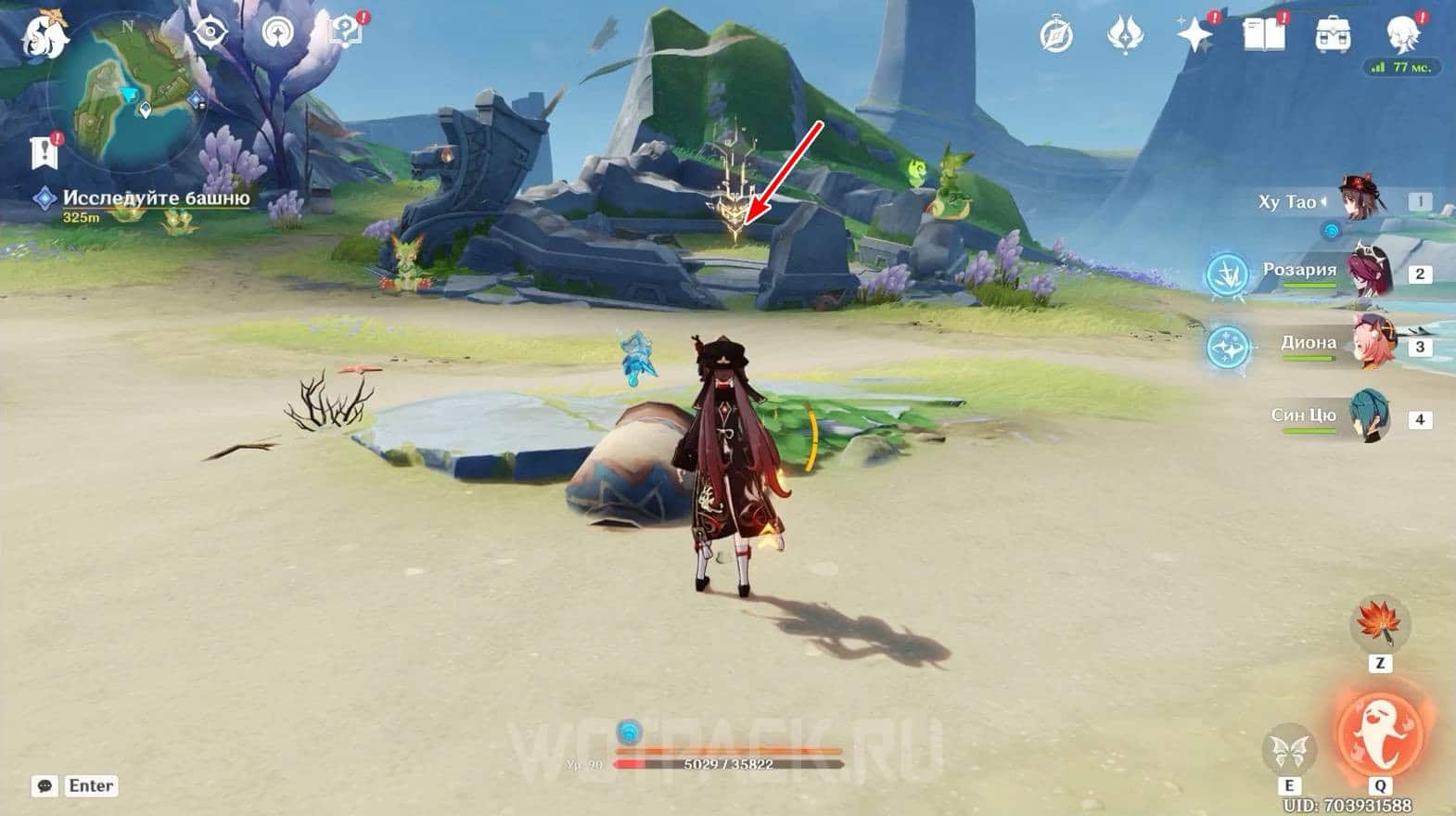Open the battle pass winged icon
Image resolution: width=1456 pixels, height=816 pixels.
tap(1125, 36)
